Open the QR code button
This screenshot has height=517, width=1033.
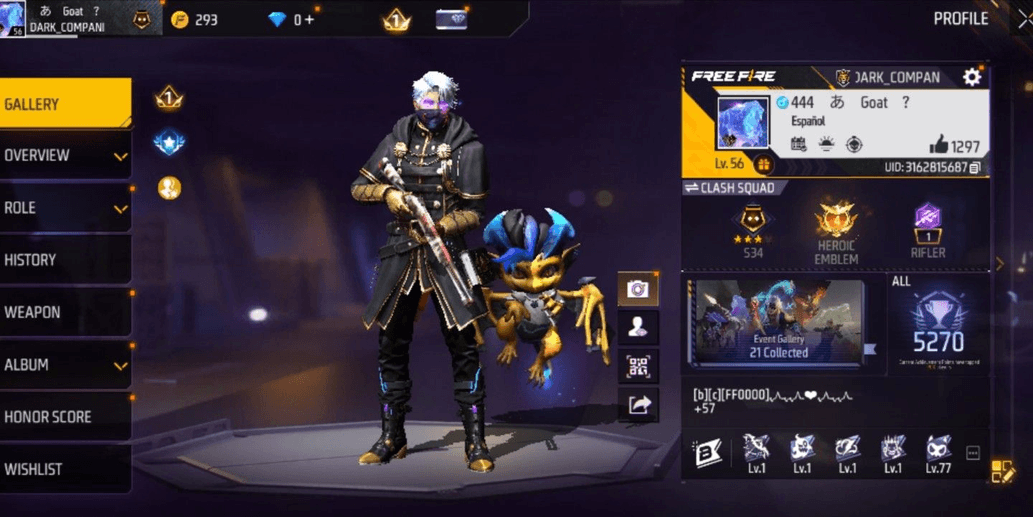tap(637, 365)
